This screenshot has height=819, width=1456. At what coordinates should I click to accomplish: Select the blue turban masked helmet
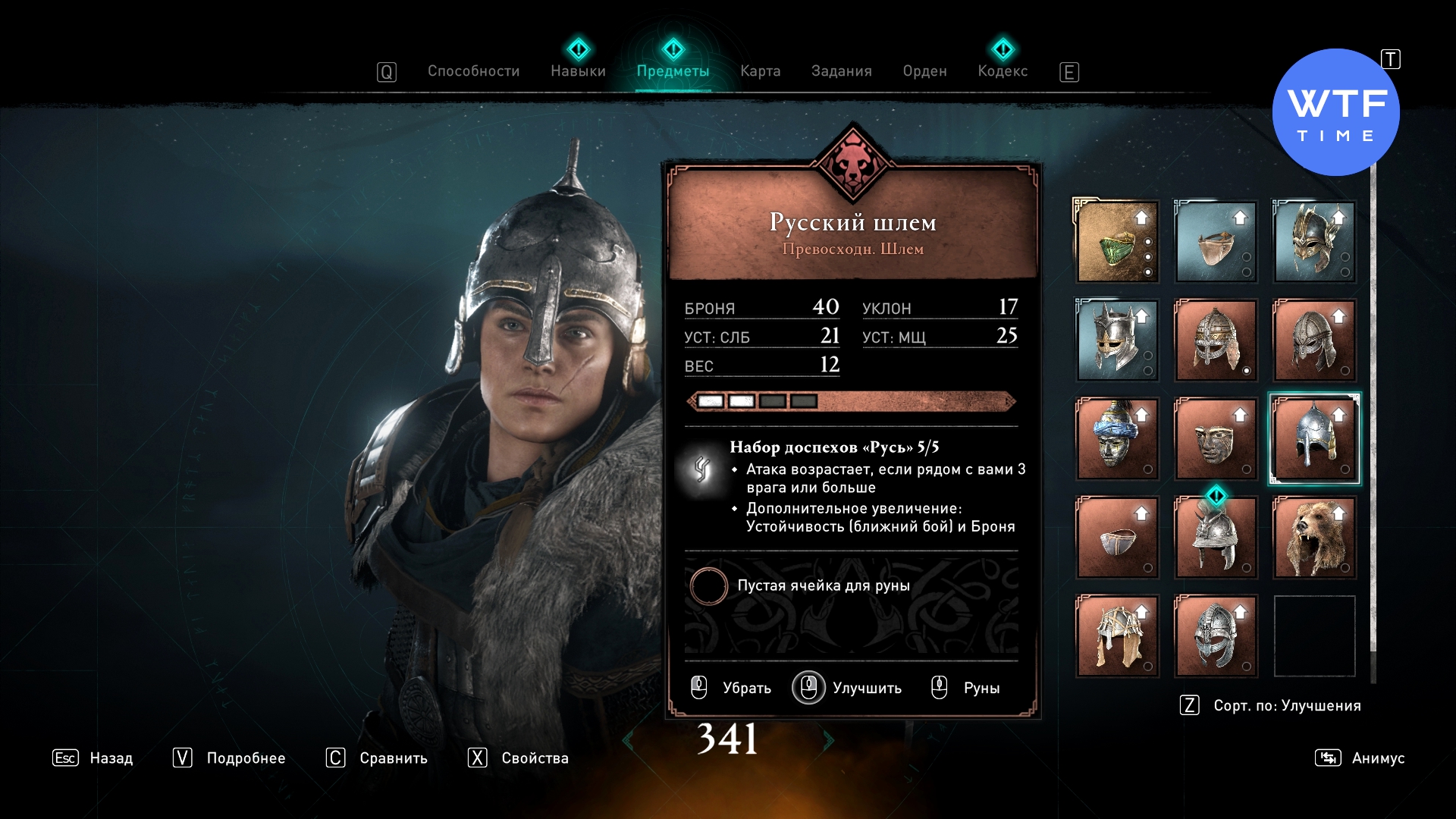[x=1117, y=439]
